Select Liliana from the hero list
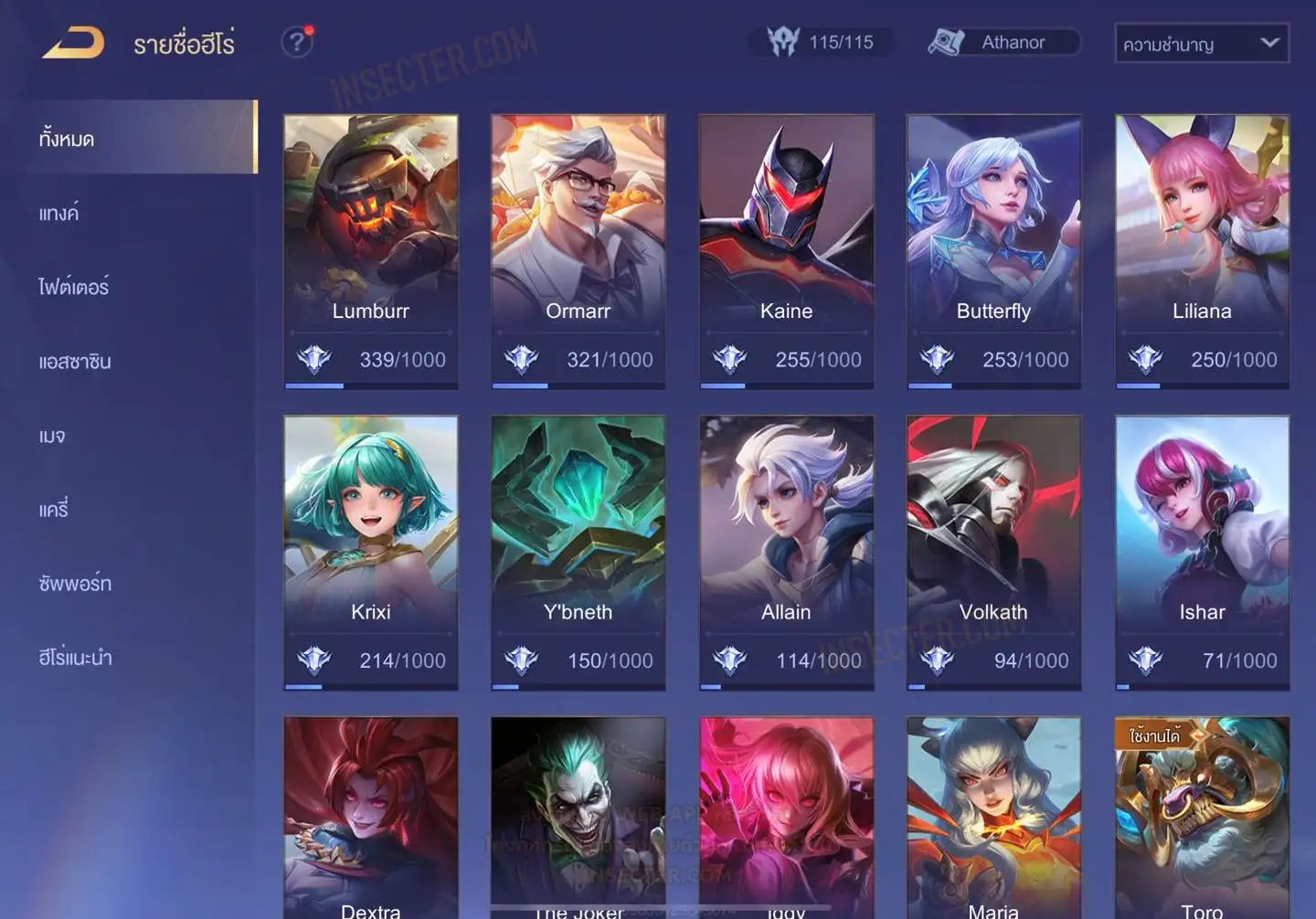 [x=1202, y=238]
